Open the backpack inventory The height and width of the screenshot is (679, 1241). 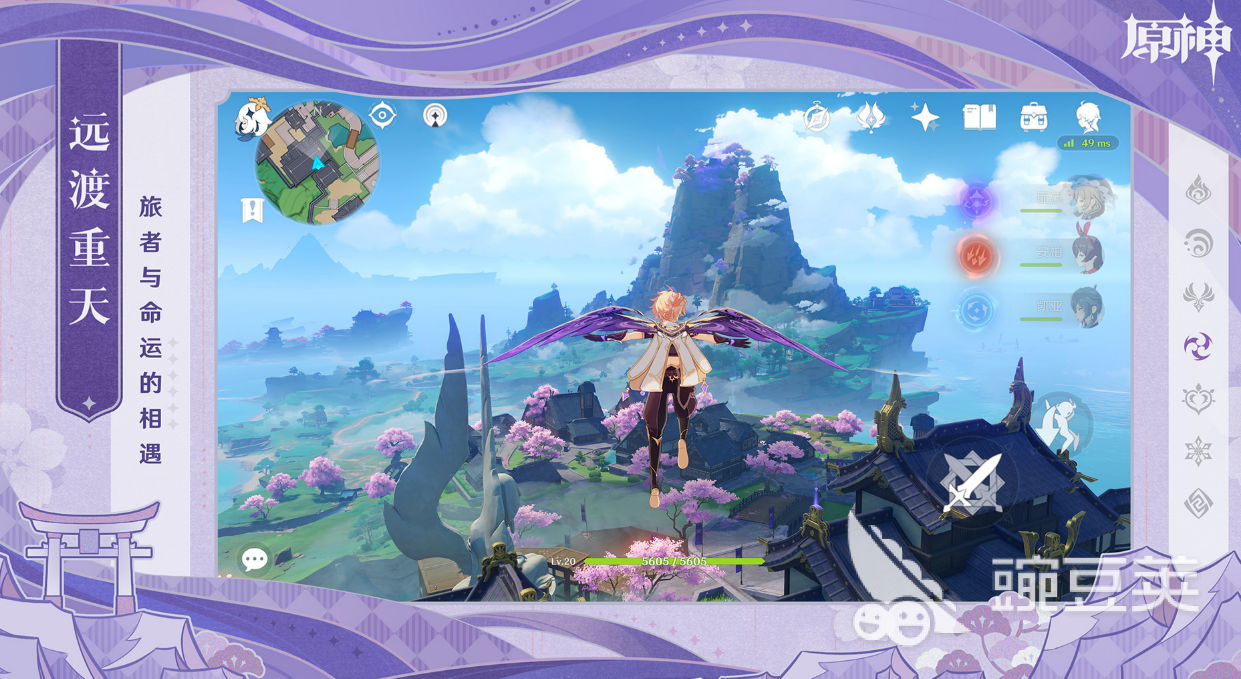click(1033, 117)
